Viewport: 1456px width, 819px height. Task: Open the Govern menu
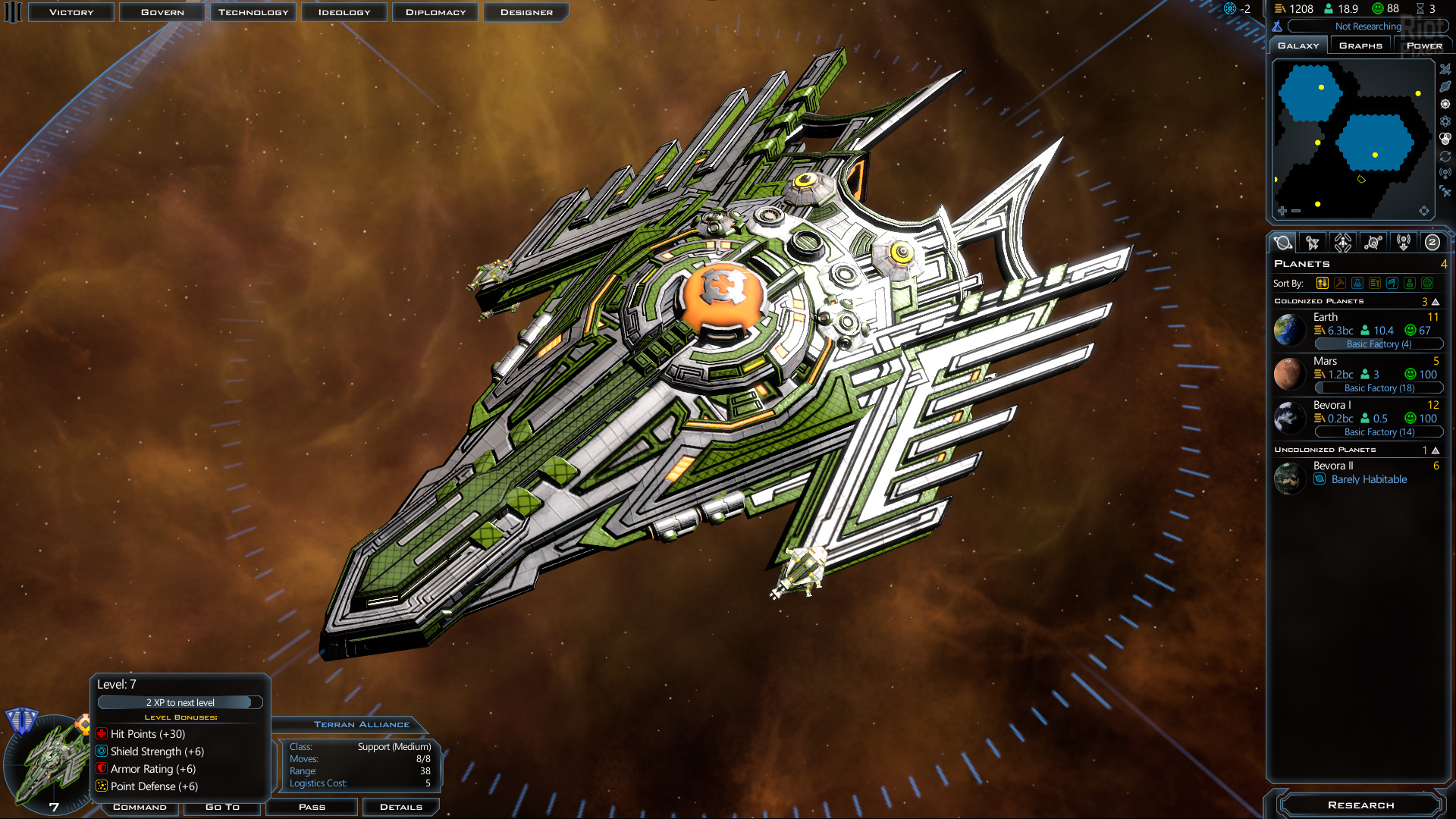[162, 12]
